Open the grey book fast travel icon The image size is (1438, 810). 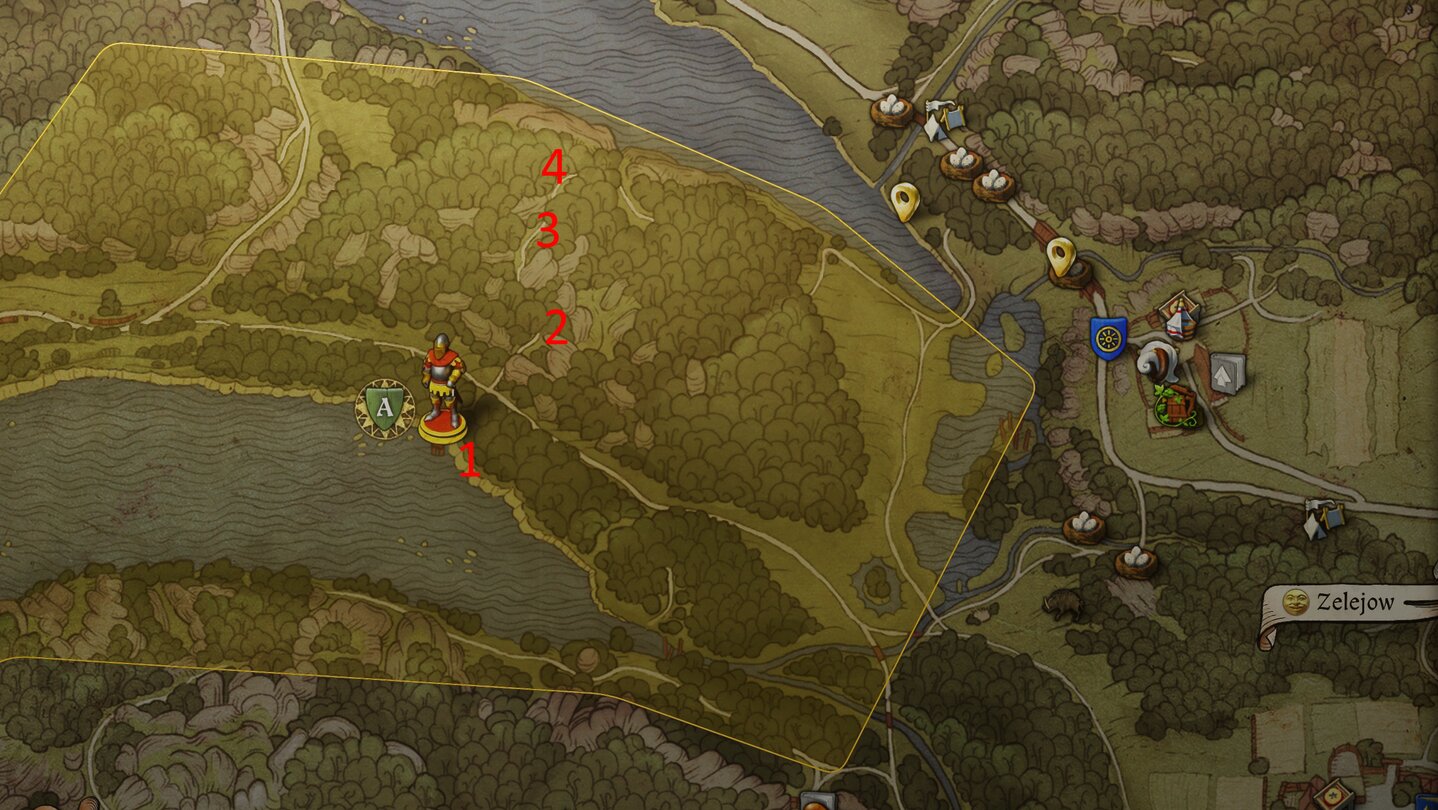point(1227,374)
